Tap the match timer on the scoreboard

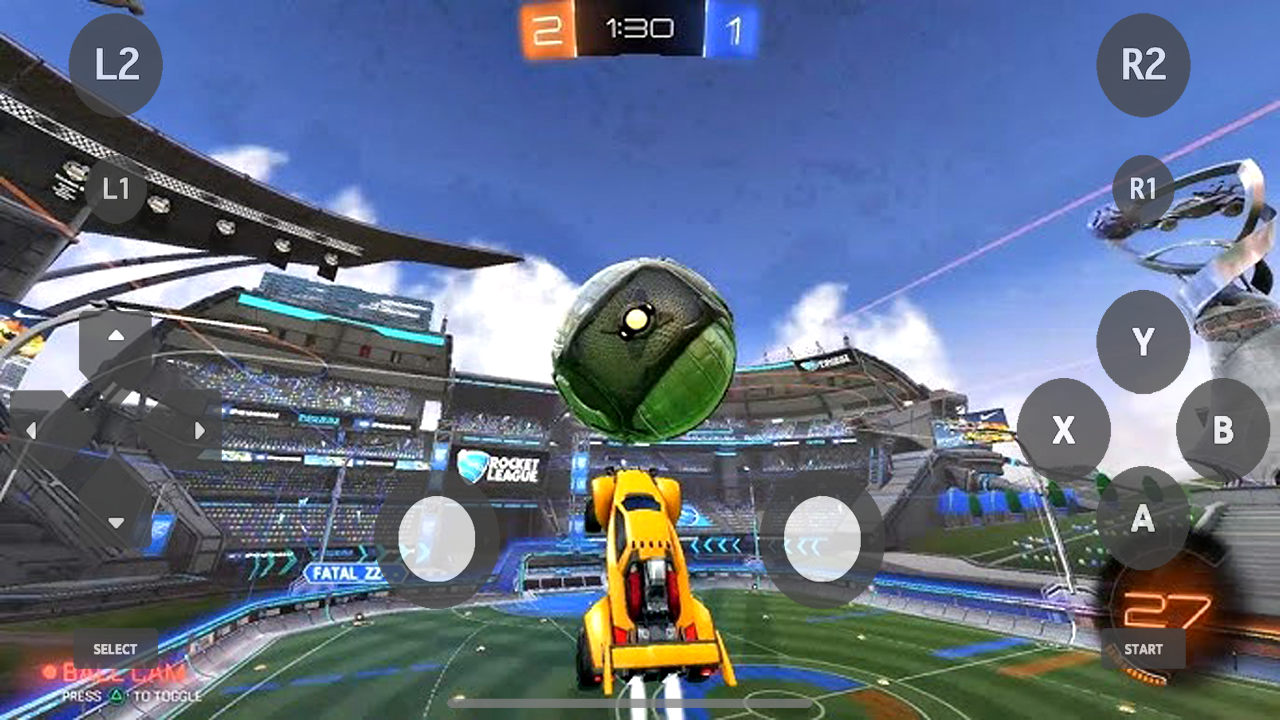pyautogui.click(x=639, y=28)
